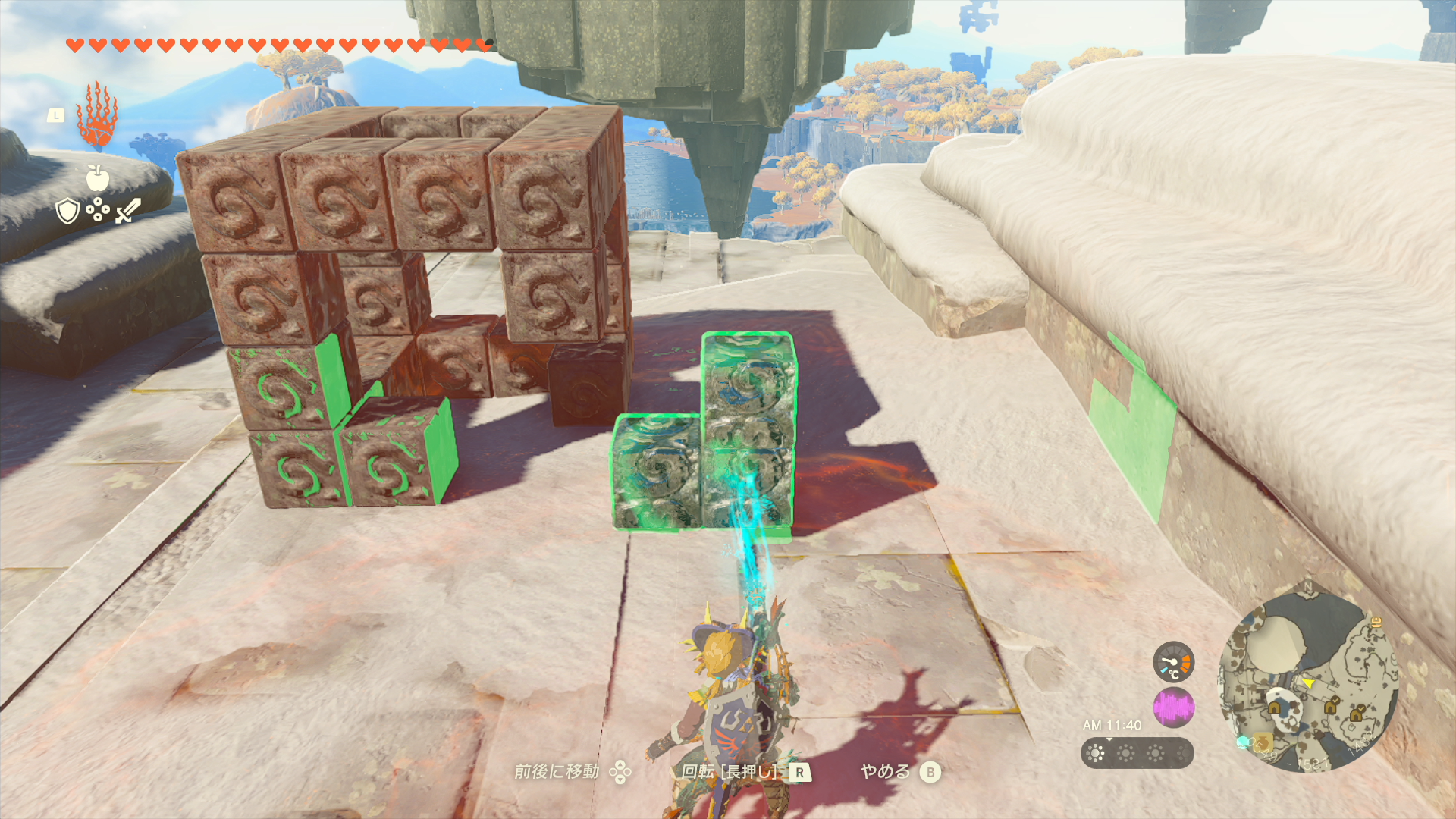
Task: Select the red Ultrahand ability icon
Action: (x=97, y=115)
